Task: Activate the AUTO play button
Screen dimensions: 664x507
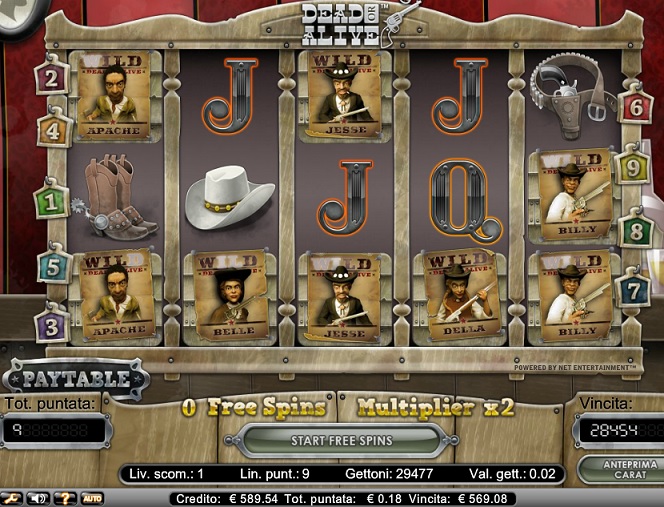Action: [x=92, y=497]
